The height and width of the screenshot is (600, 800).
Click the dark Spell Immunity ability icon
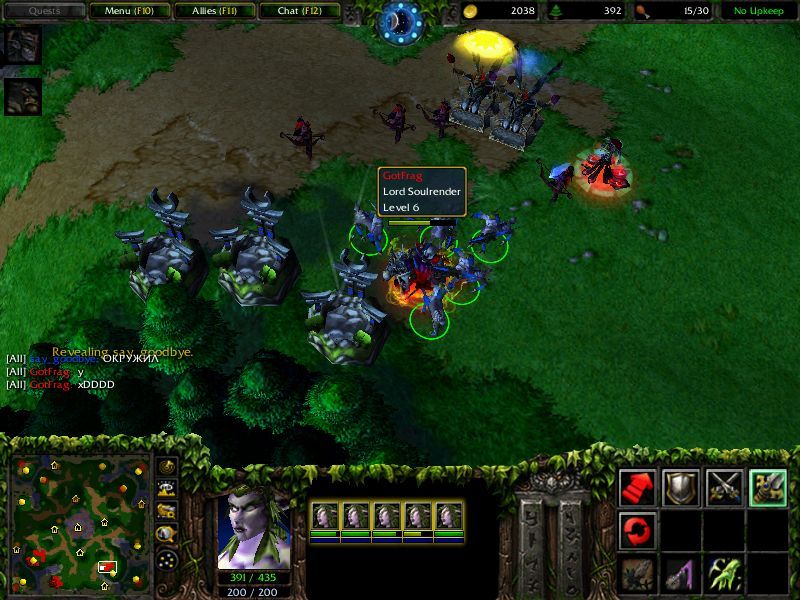637,573
